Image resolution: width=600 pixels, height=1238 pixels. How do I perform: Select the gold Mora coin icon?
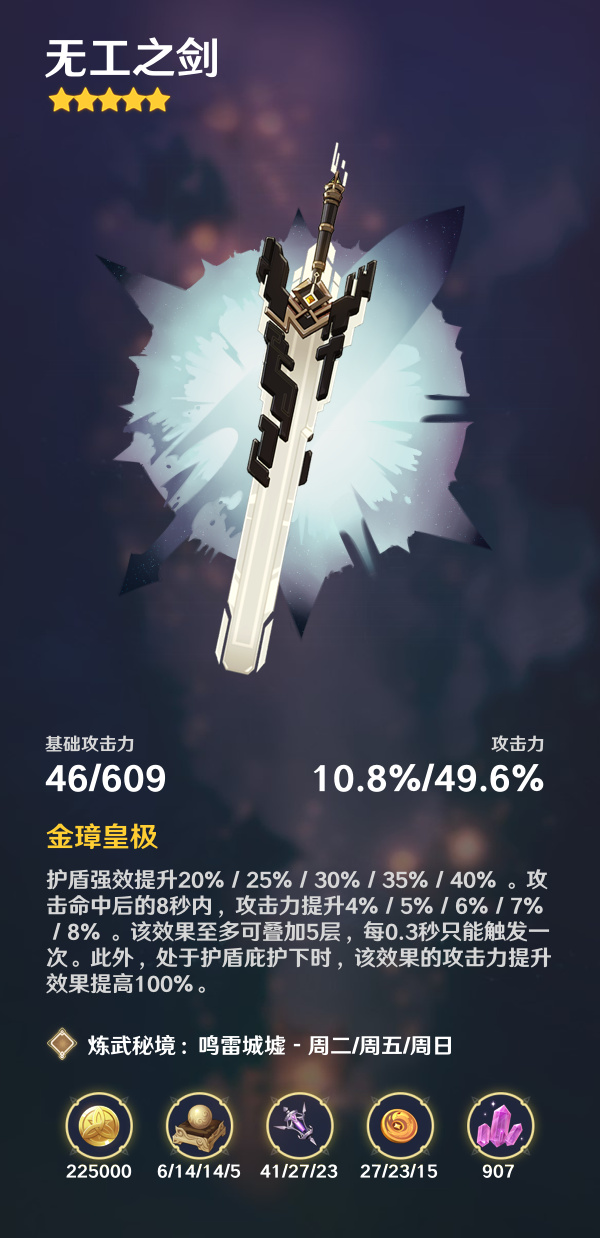pyautogui.click(x=99, y=1125)
